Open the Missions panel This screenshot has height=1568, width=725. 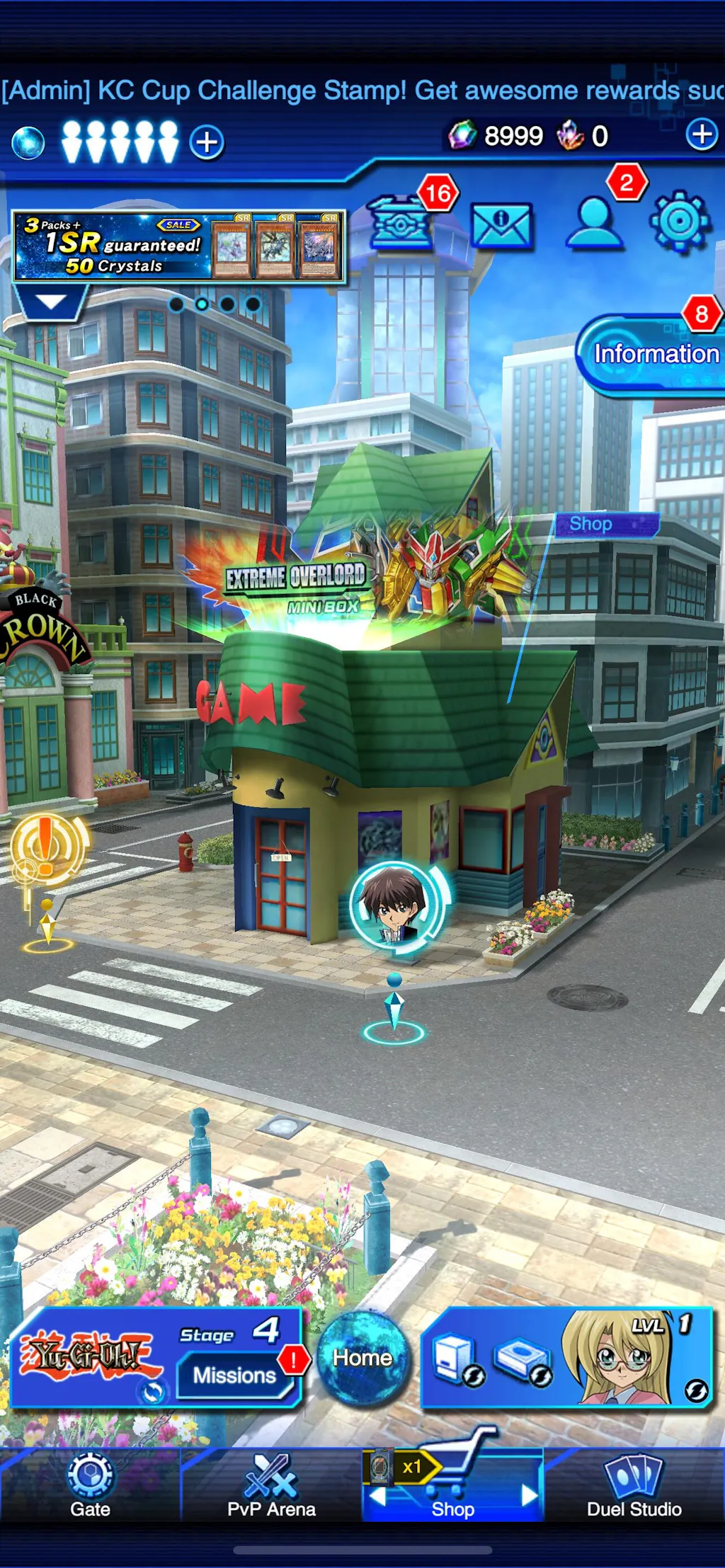pyautogui.click(x=235, y=1375)
